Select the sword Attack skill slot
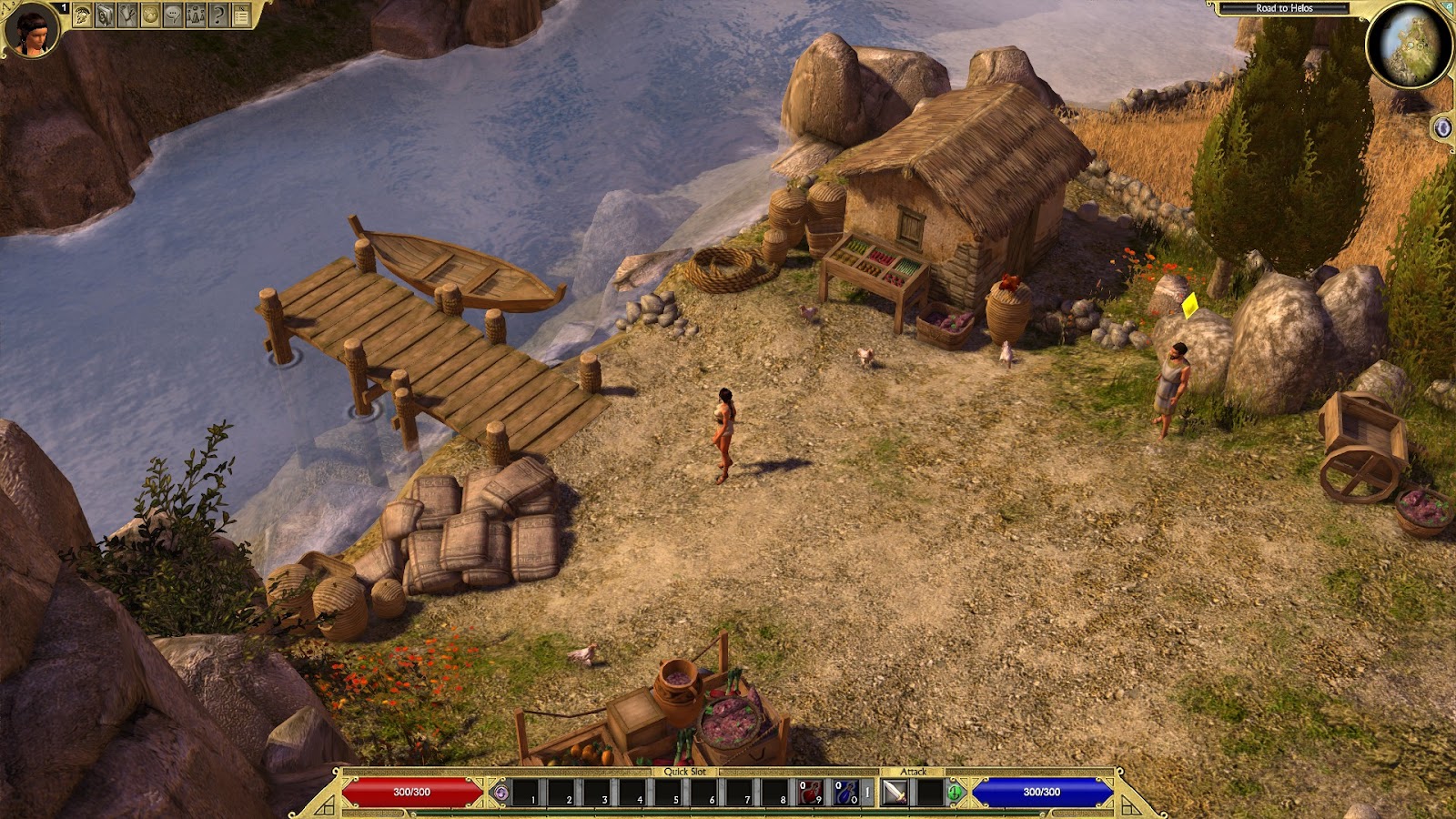 895,793
